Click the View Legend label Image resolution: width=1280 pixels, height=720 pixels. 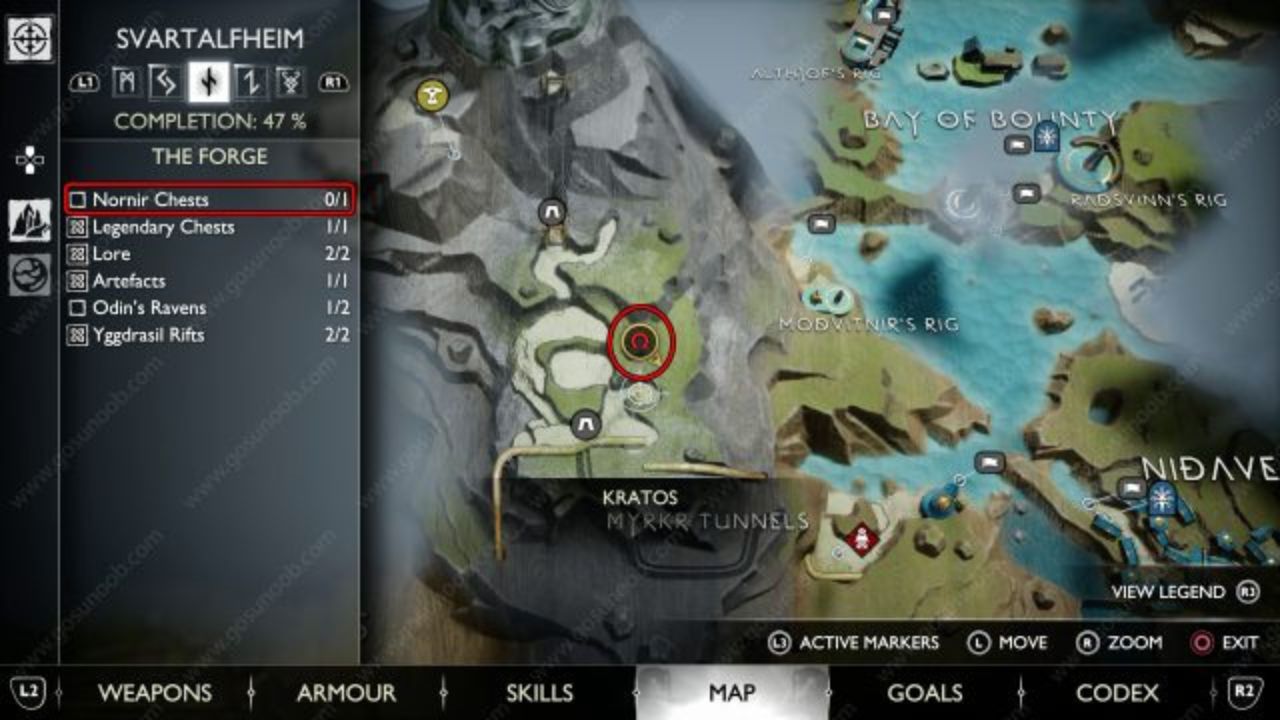[x=1168, y=592]
